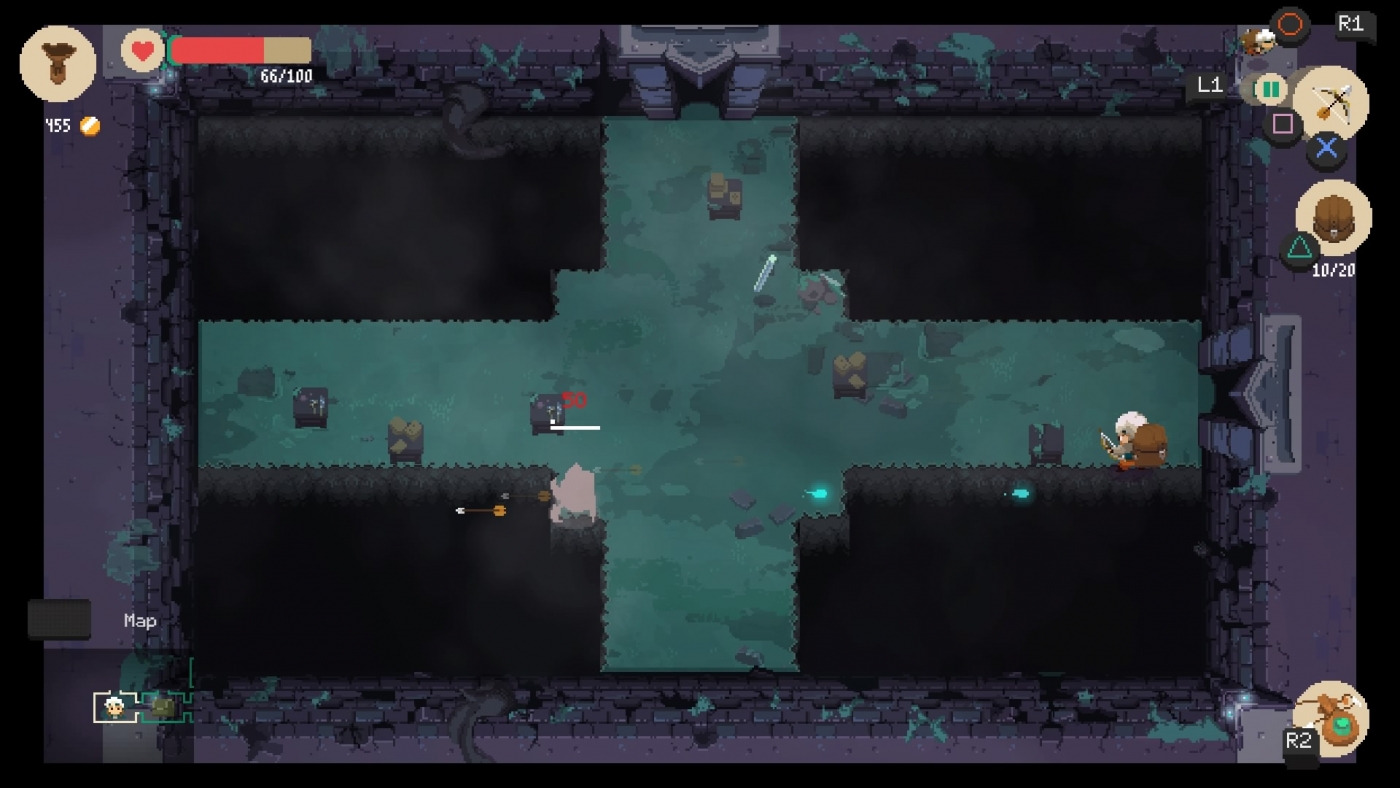Open the Map label bottom-left
This screenshot has width=1400, height=788.
pos(138,620)
